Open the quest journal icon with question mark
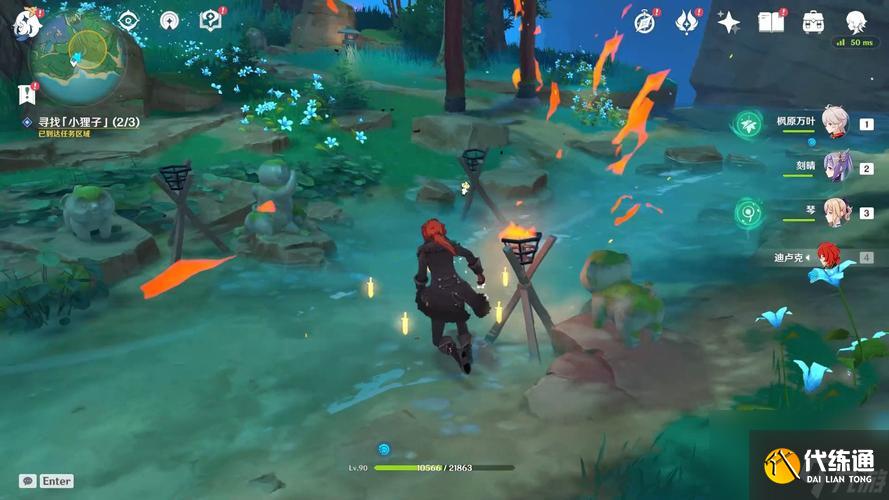The height and width of the screenshot is (500, 889). pyautogui.click(x=210, y=20)
